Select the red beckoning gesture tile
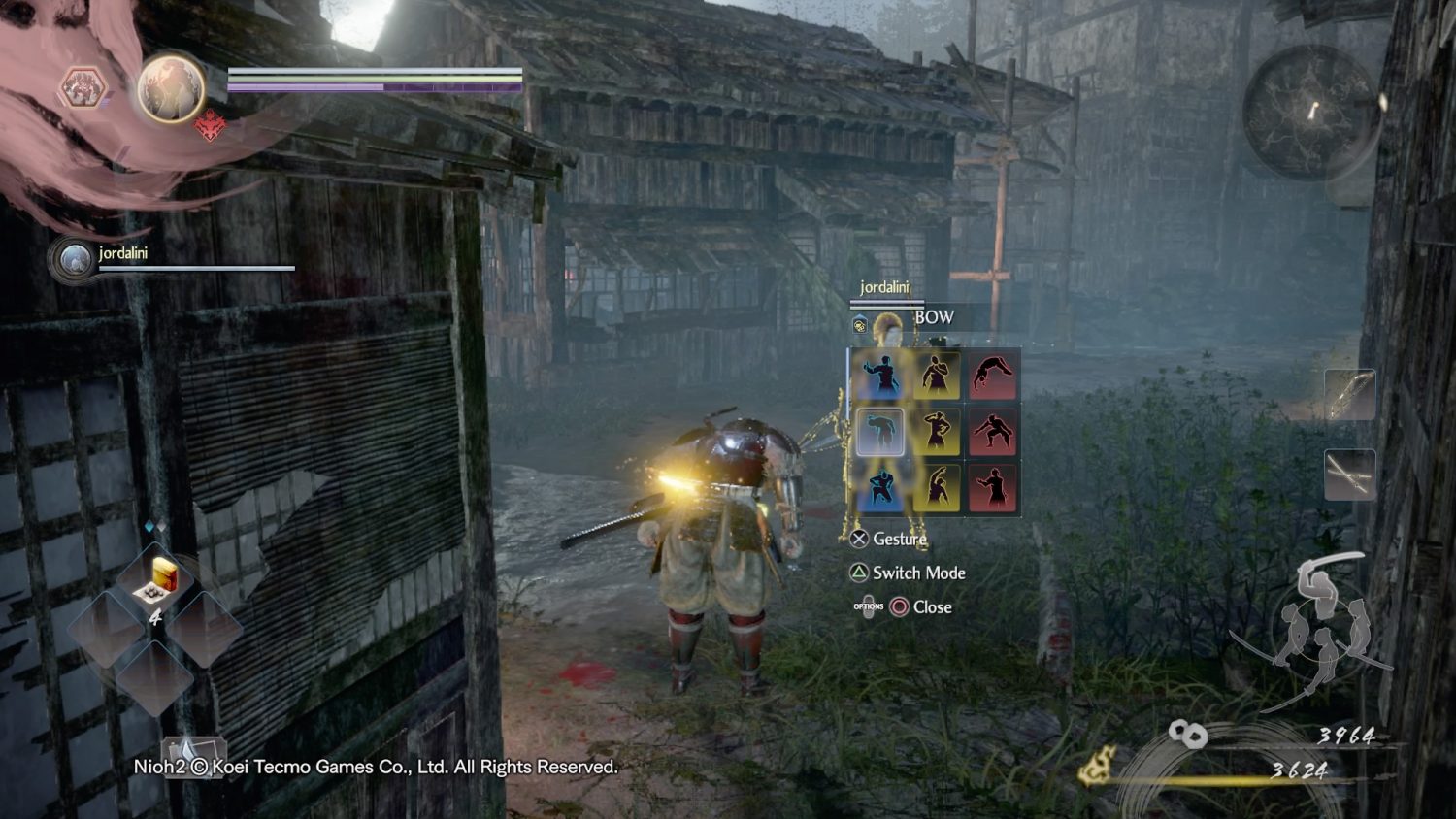The width and height of the screenshot is (1456, 819). 992,487
